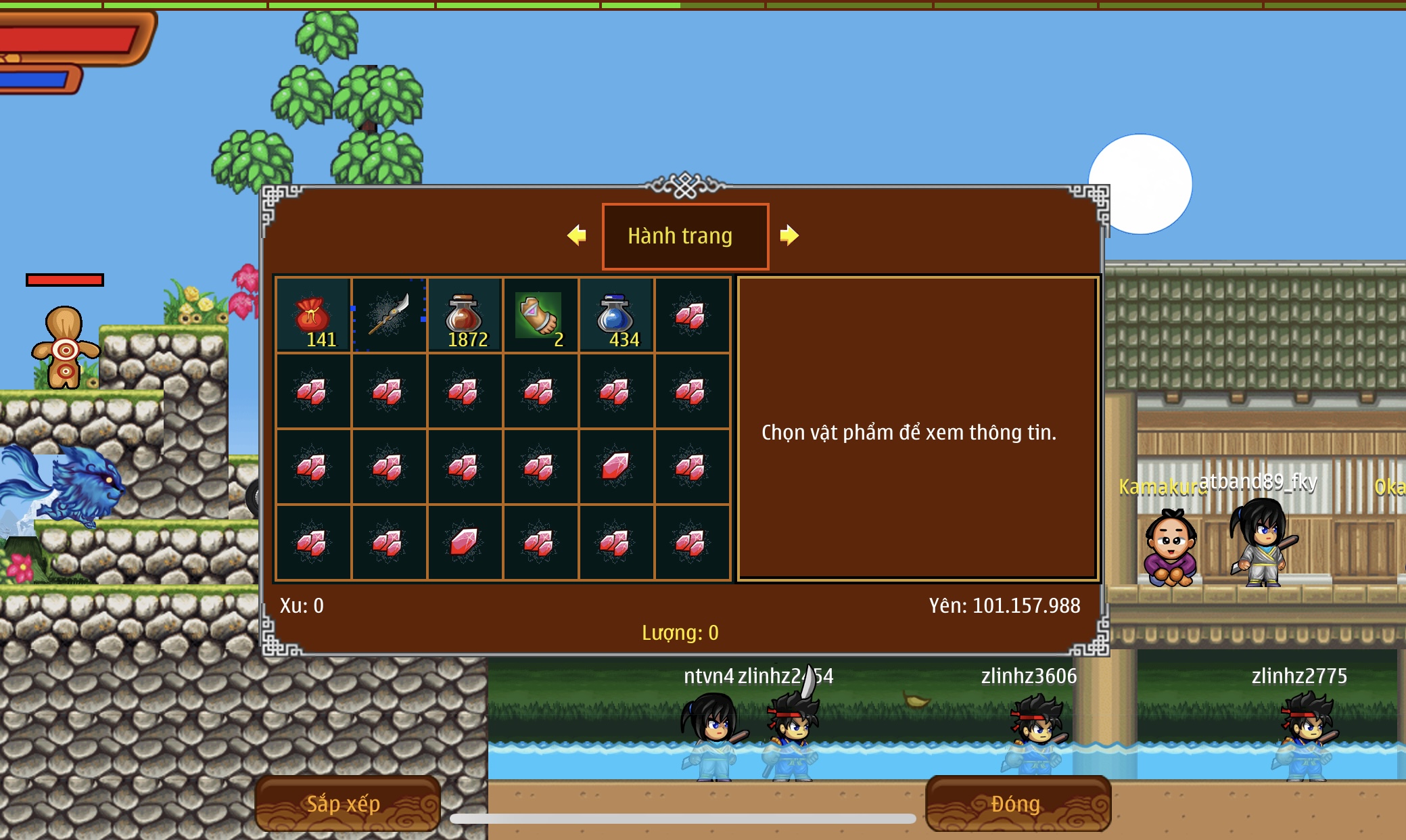
Task: Choose the spear weapon slot
Action: coord(389,315)
